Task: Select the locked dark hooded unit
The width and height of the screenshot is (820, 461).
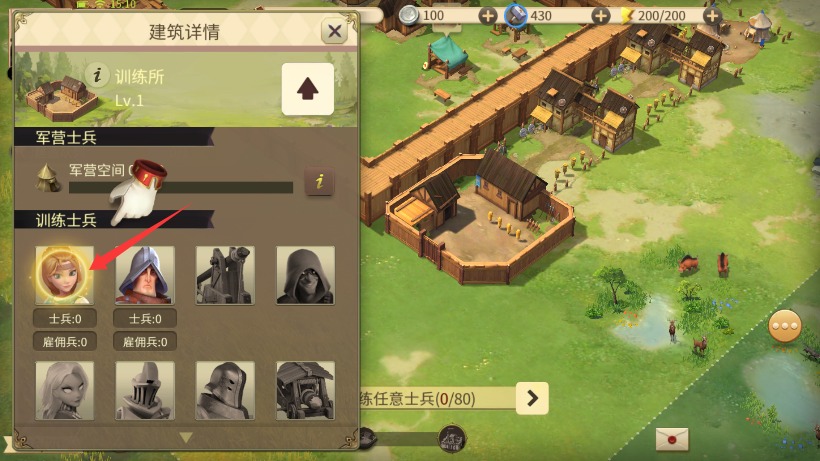Action: 305,275
